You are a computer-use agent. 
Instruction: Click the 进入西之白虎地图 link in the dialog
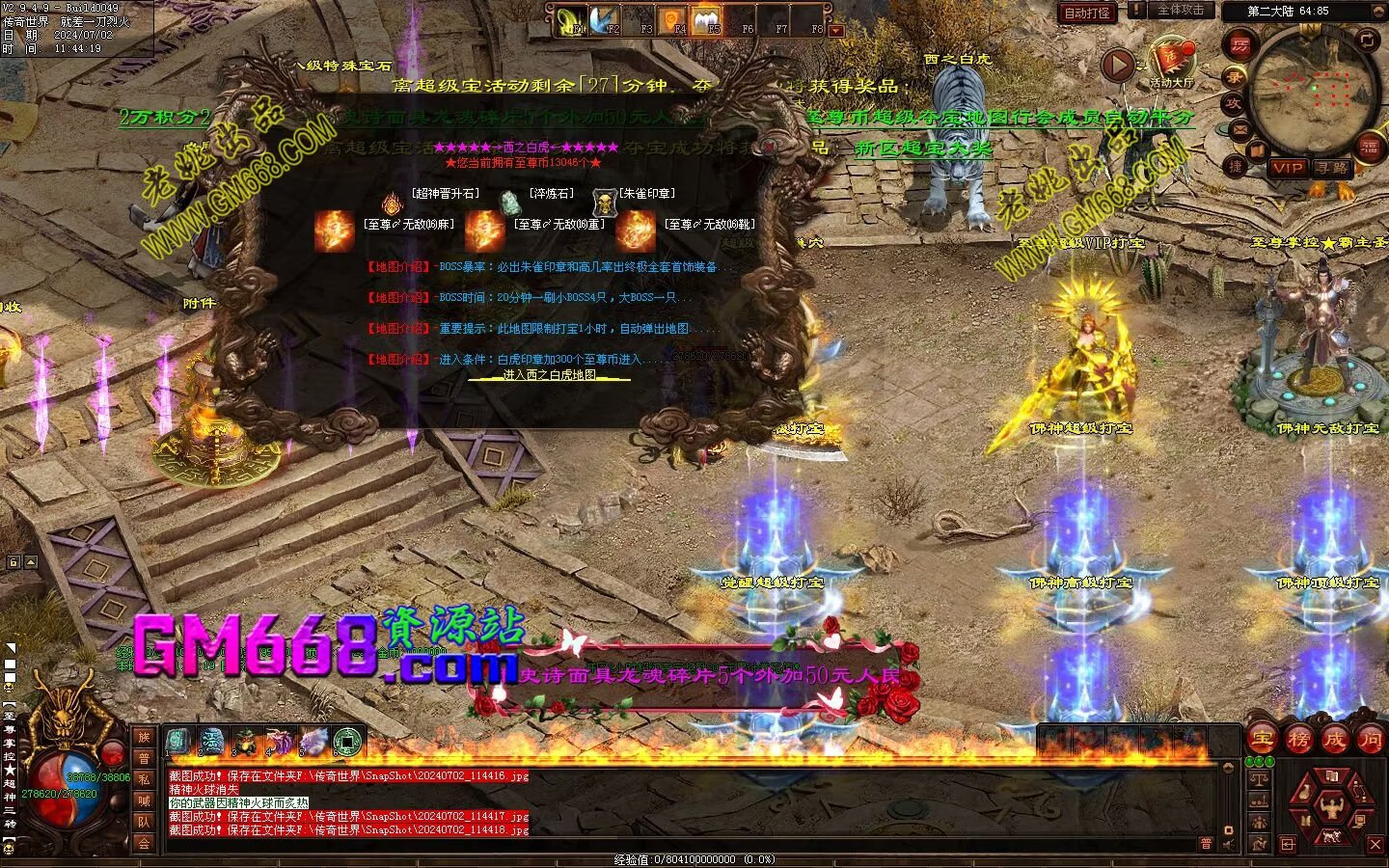coord(550,375)
